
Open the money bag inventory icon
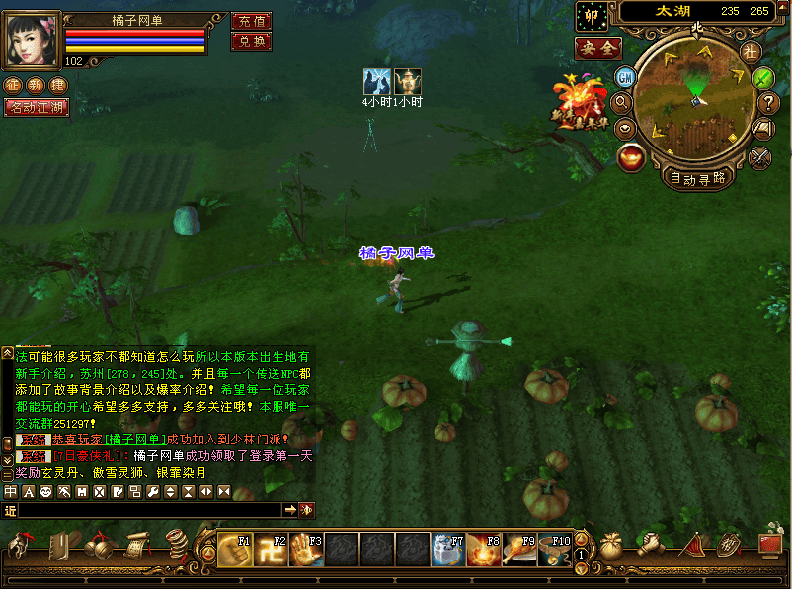pyautogui.click(x=610, y=546)
